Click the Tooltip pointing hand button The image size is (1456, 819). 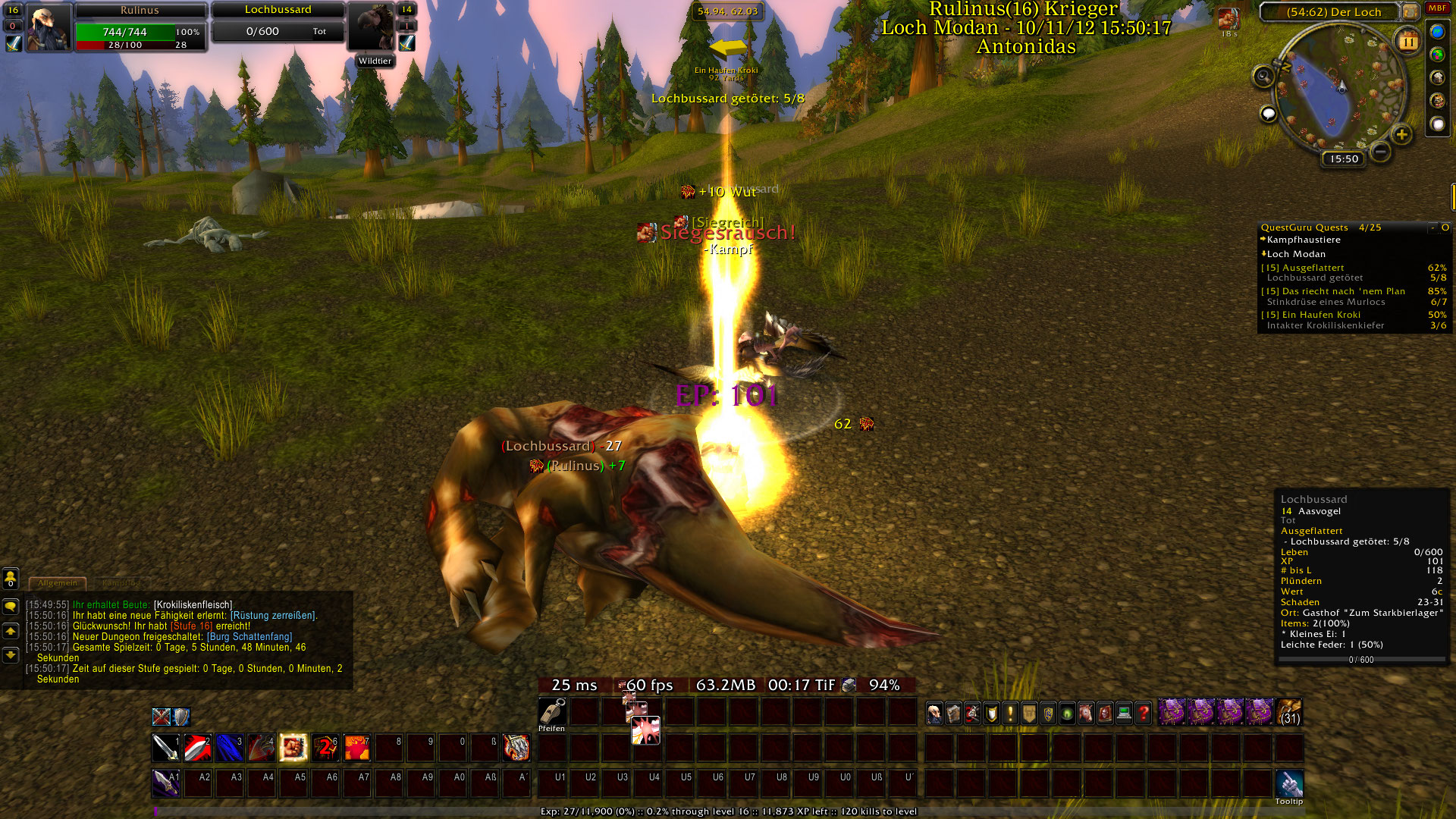(1289, 783)
